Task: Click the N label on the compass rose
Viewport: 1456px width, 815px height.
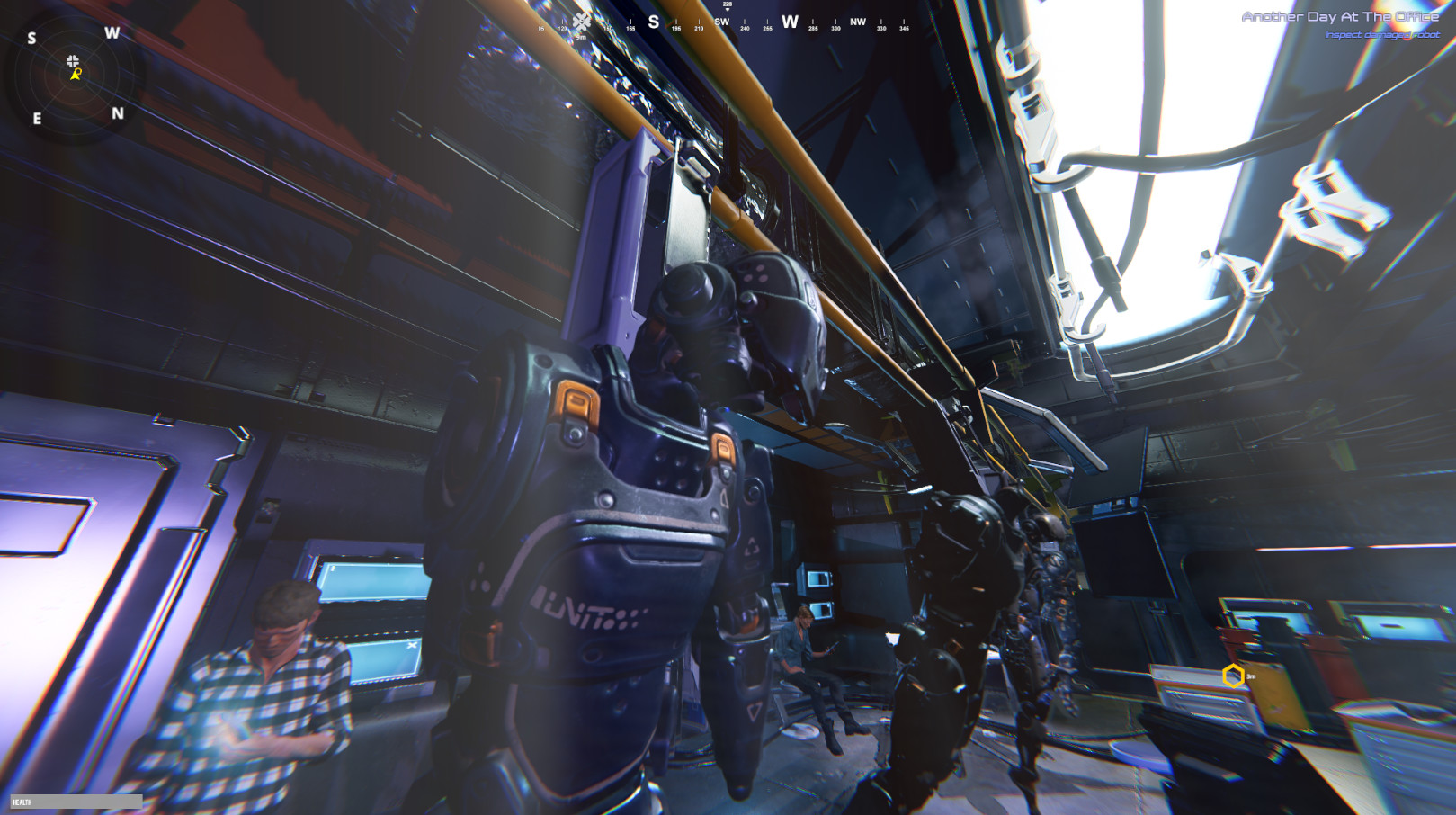Action: pos(118,113)
